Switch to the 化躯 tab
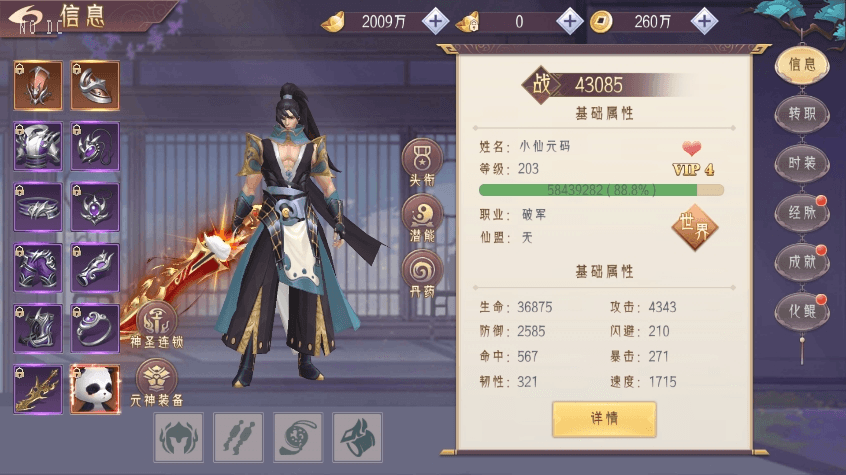This screenshot has width=846, height=475. (802, 310)
